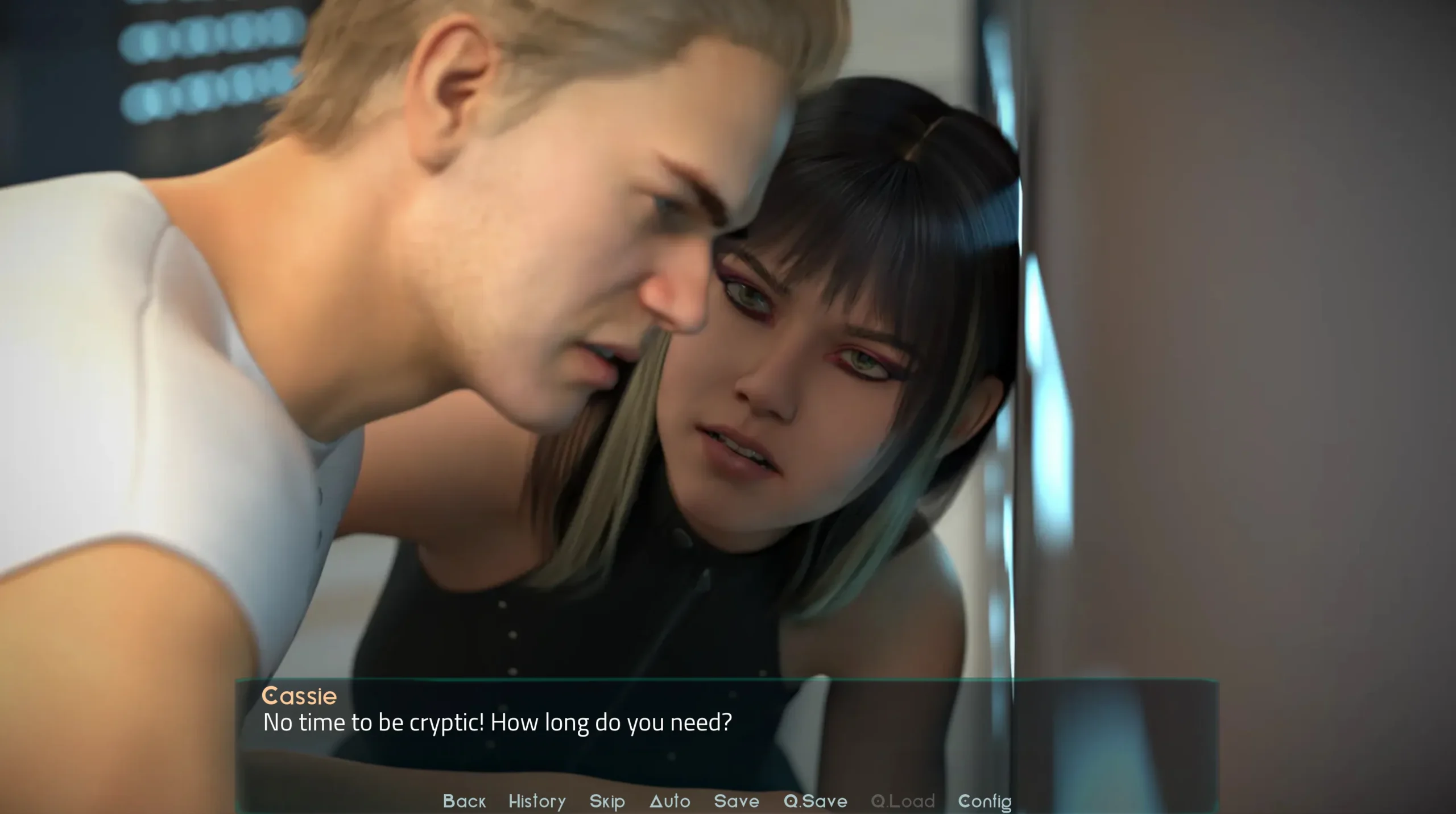Open the Save game screen
This screenshot has height=814, width=1456.
[x=737, y=801]
